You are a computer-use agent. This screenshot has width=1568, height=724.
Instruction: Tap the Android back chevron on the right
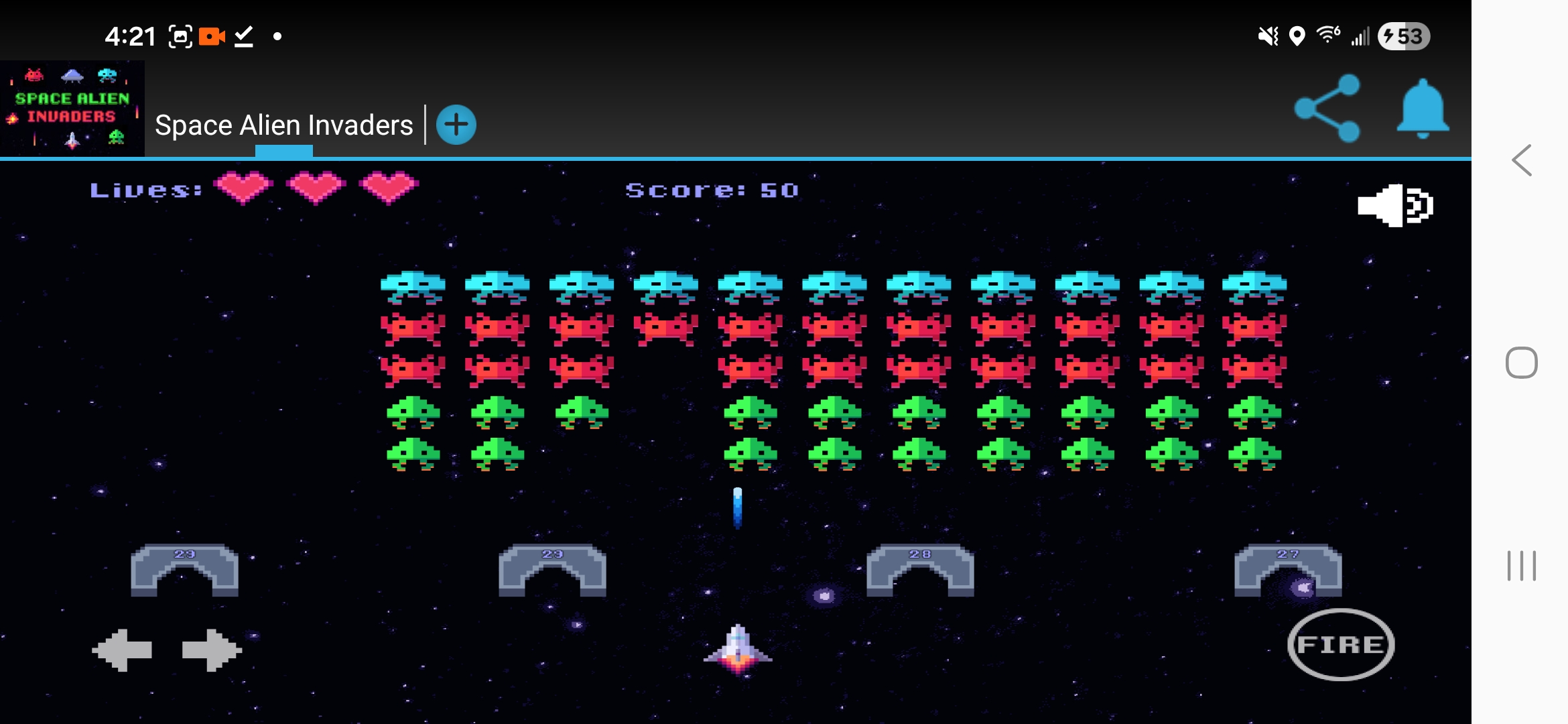tap(1521, 161)
